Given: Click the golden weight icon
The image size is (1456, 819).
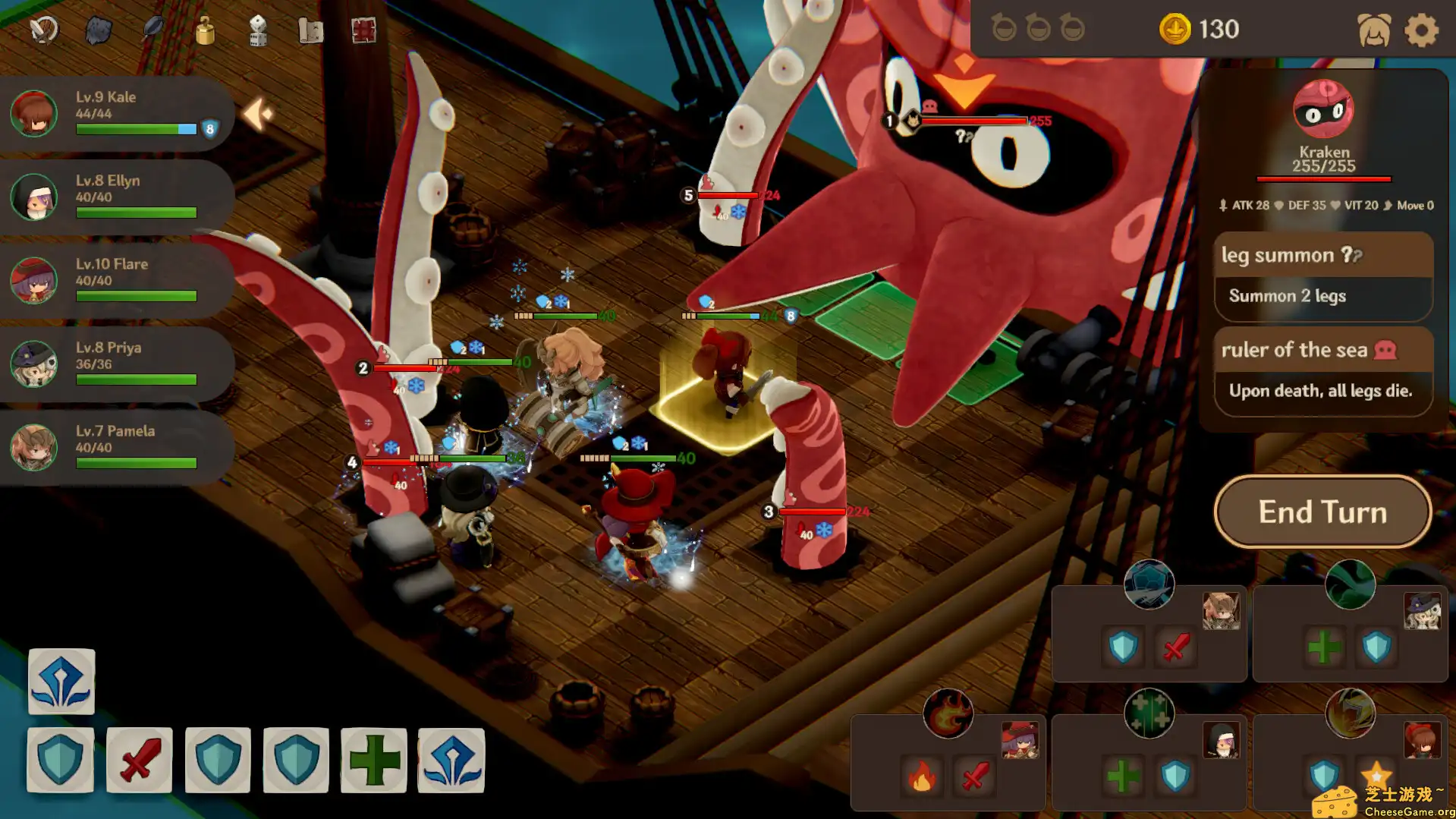Looking at the screenshot, I should coord(205,29).
